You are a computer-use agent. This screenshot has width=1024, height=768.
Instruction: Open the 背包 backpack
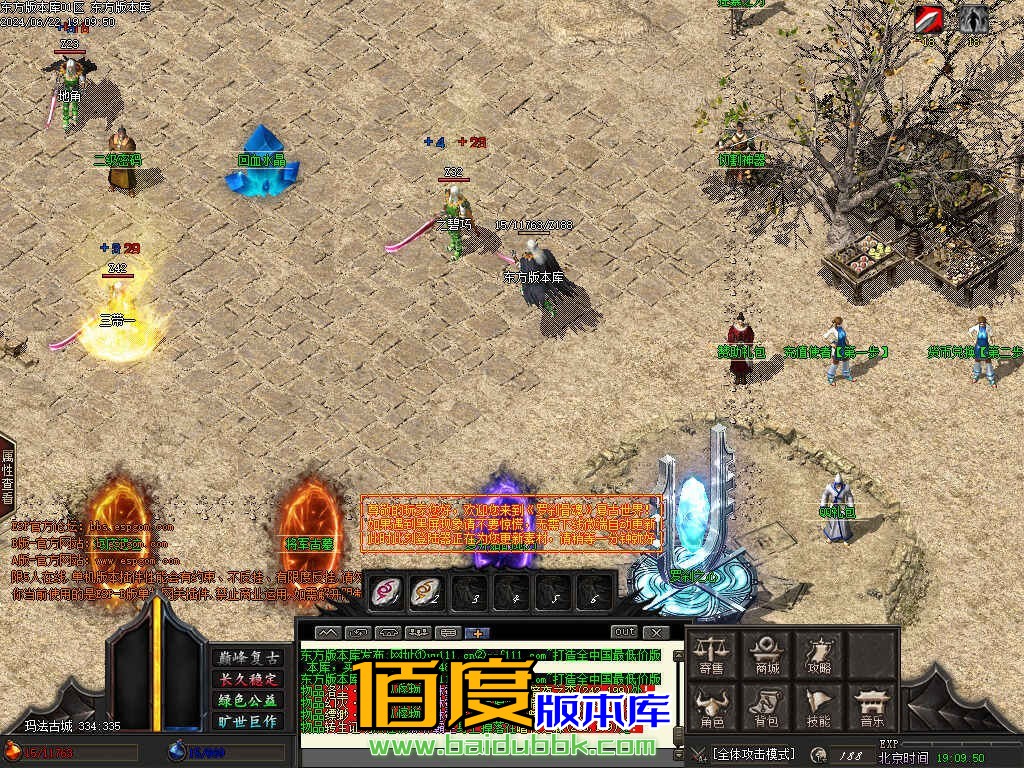pos(767,706)
